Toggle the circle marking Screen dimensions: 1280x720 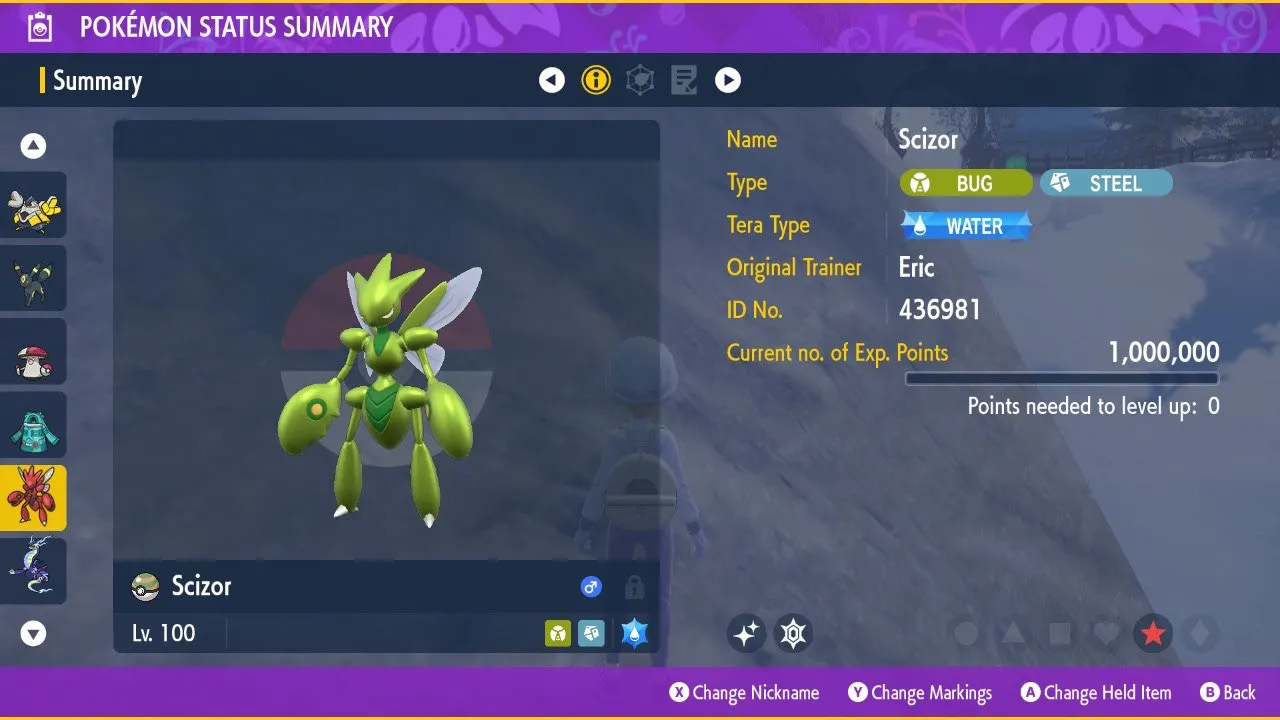point(966,633)
